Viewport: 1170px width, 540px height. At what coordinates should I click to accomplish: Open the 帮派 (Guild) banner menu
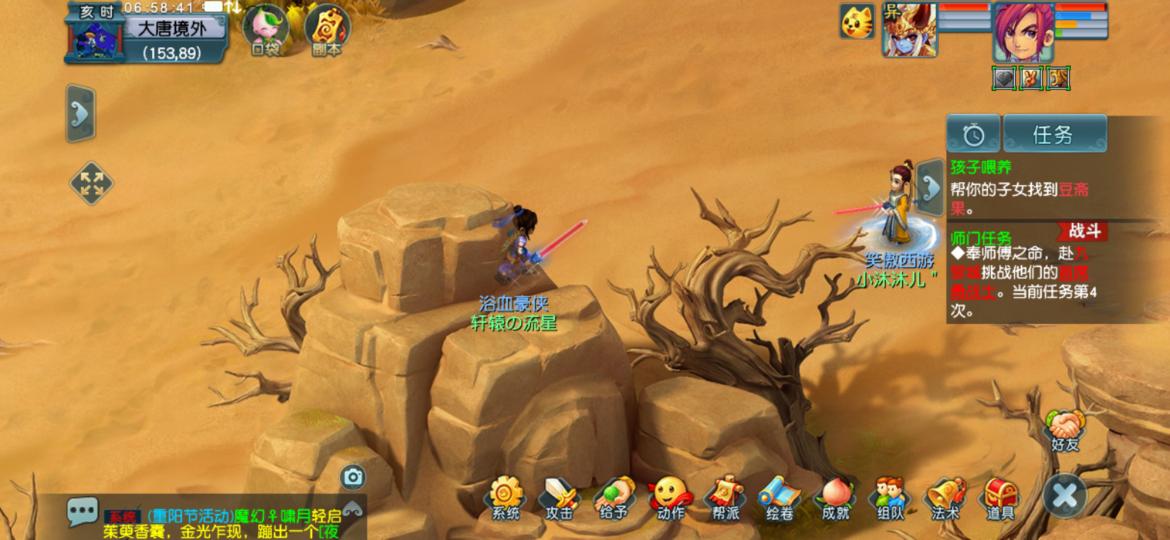[x=725, y=497]
